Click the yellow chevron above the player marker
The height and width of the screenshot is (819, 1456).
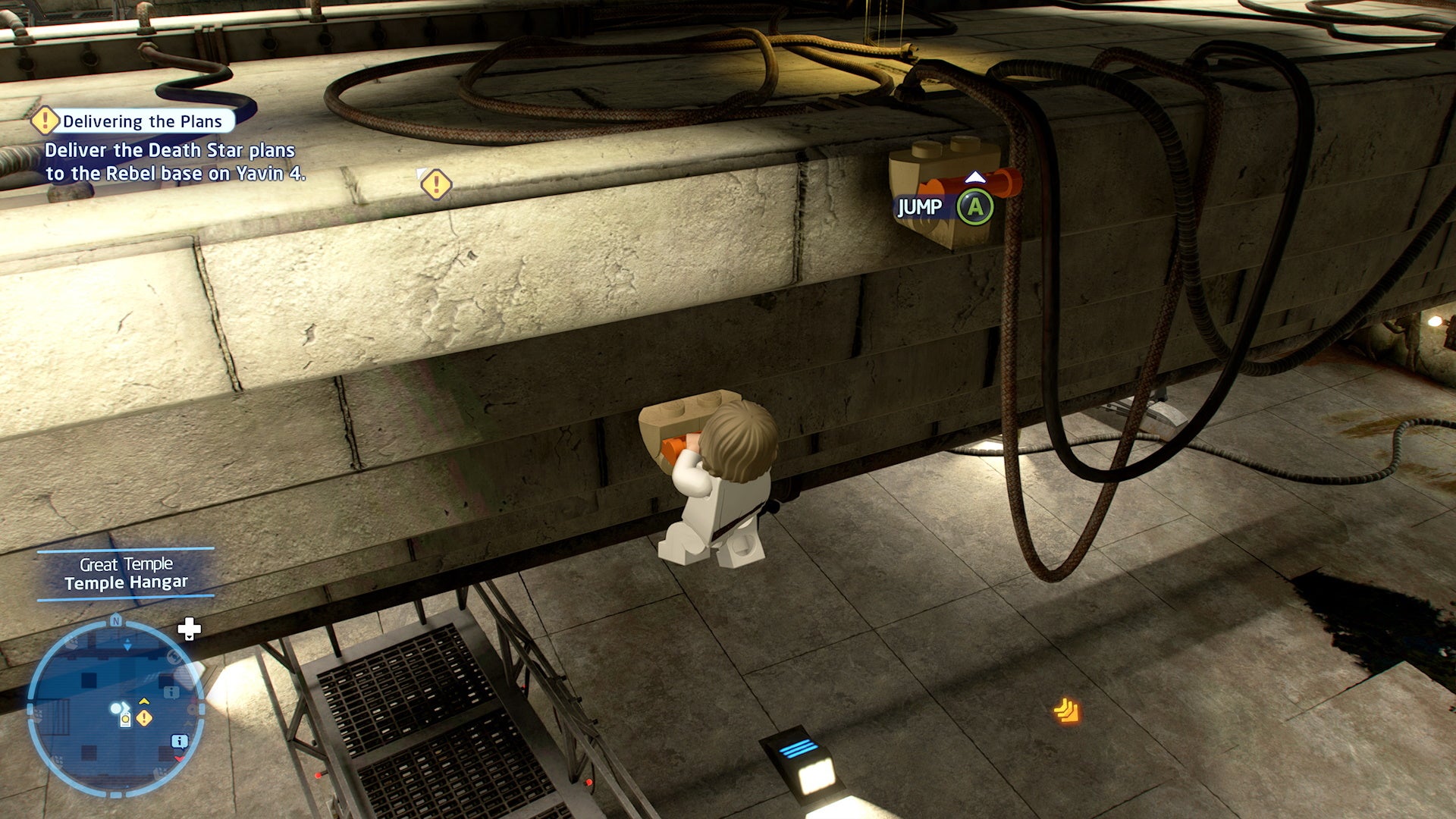[x=143, y=701]
